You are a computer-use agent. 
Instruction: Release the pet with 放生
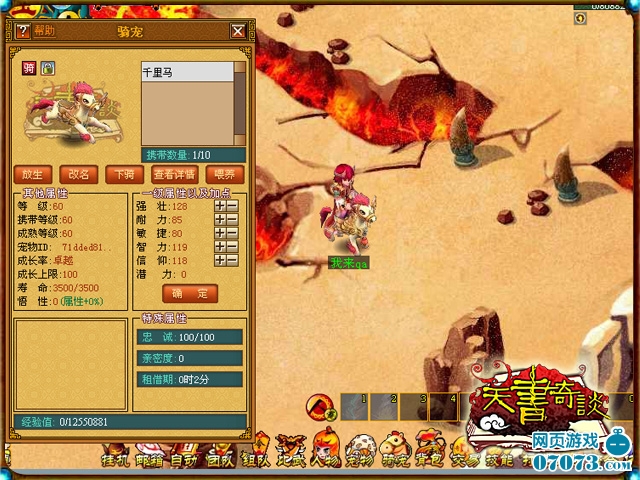[33, 174]
